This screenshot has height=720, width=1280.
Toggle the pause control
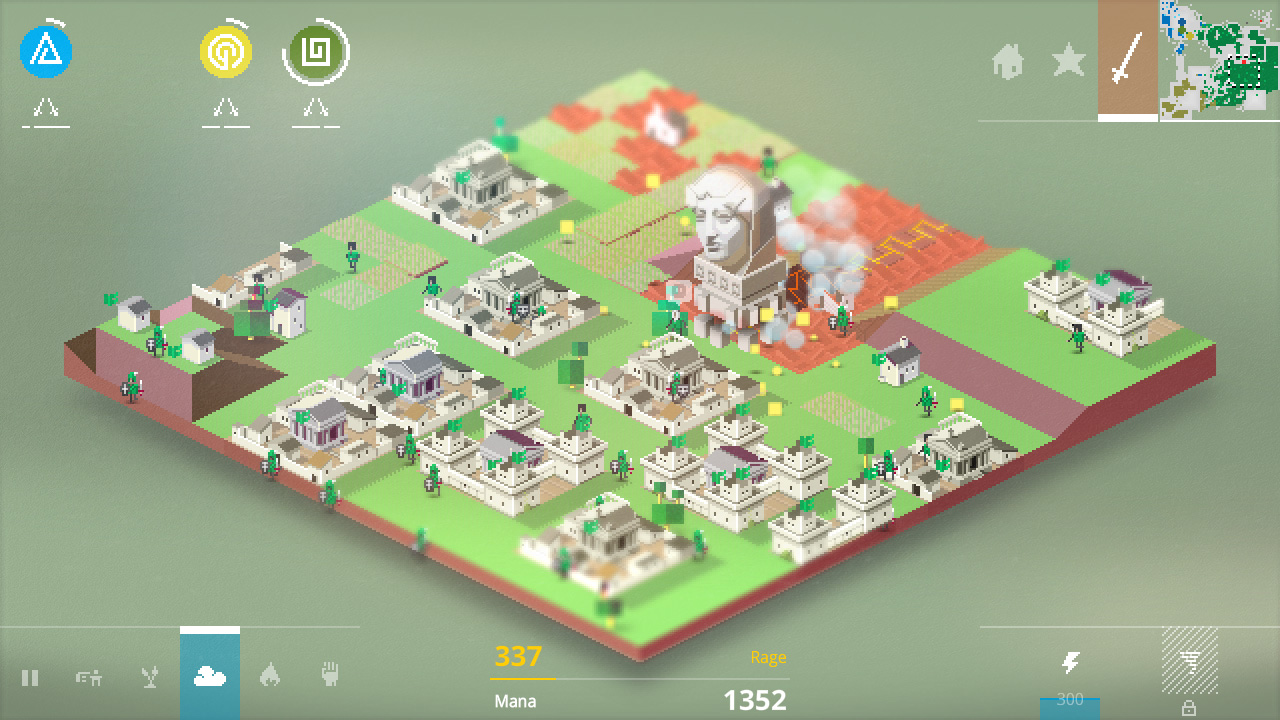30,677
